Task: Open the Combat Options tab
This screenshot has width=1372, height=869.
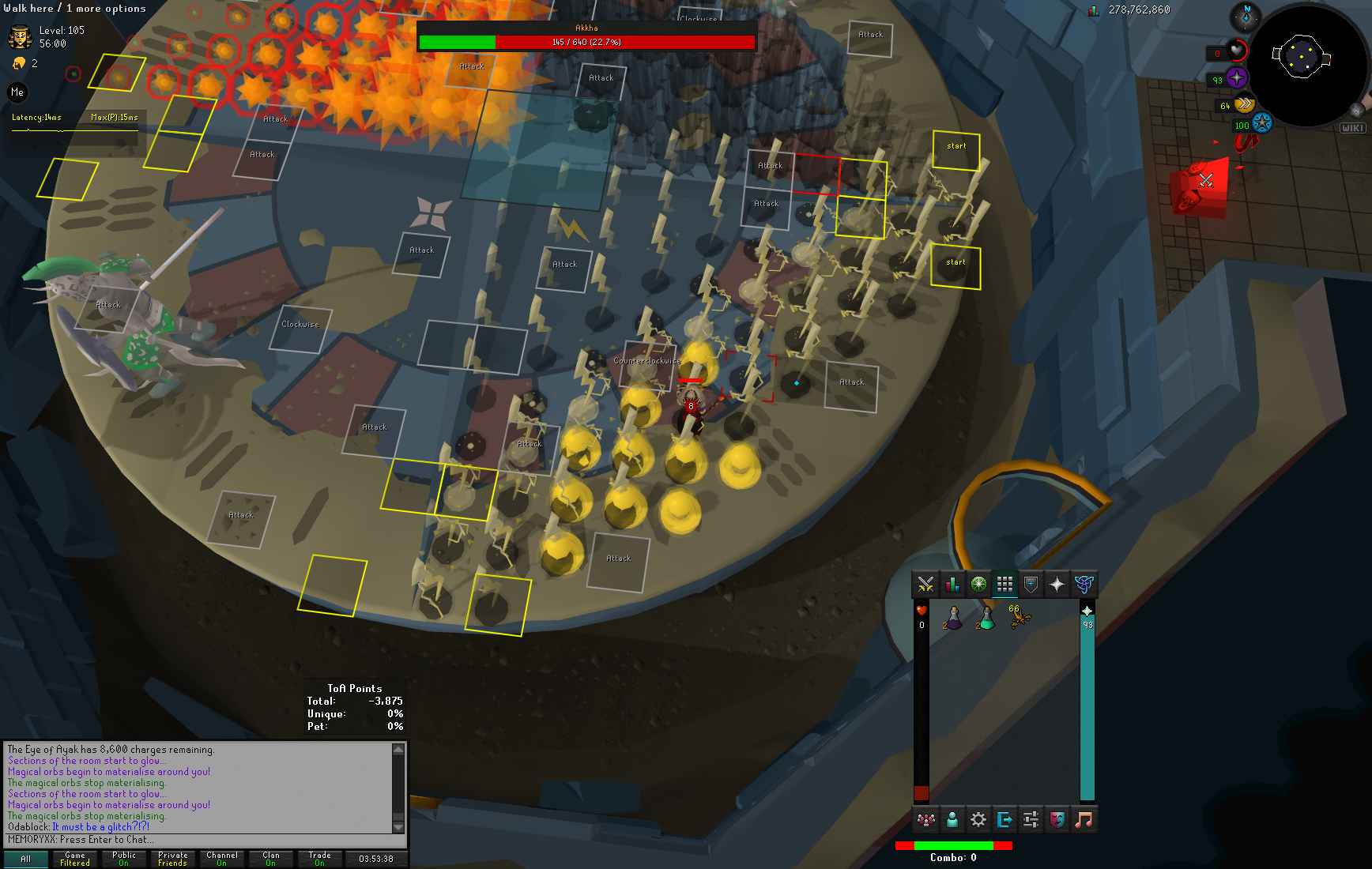Action: pos(925,585)
